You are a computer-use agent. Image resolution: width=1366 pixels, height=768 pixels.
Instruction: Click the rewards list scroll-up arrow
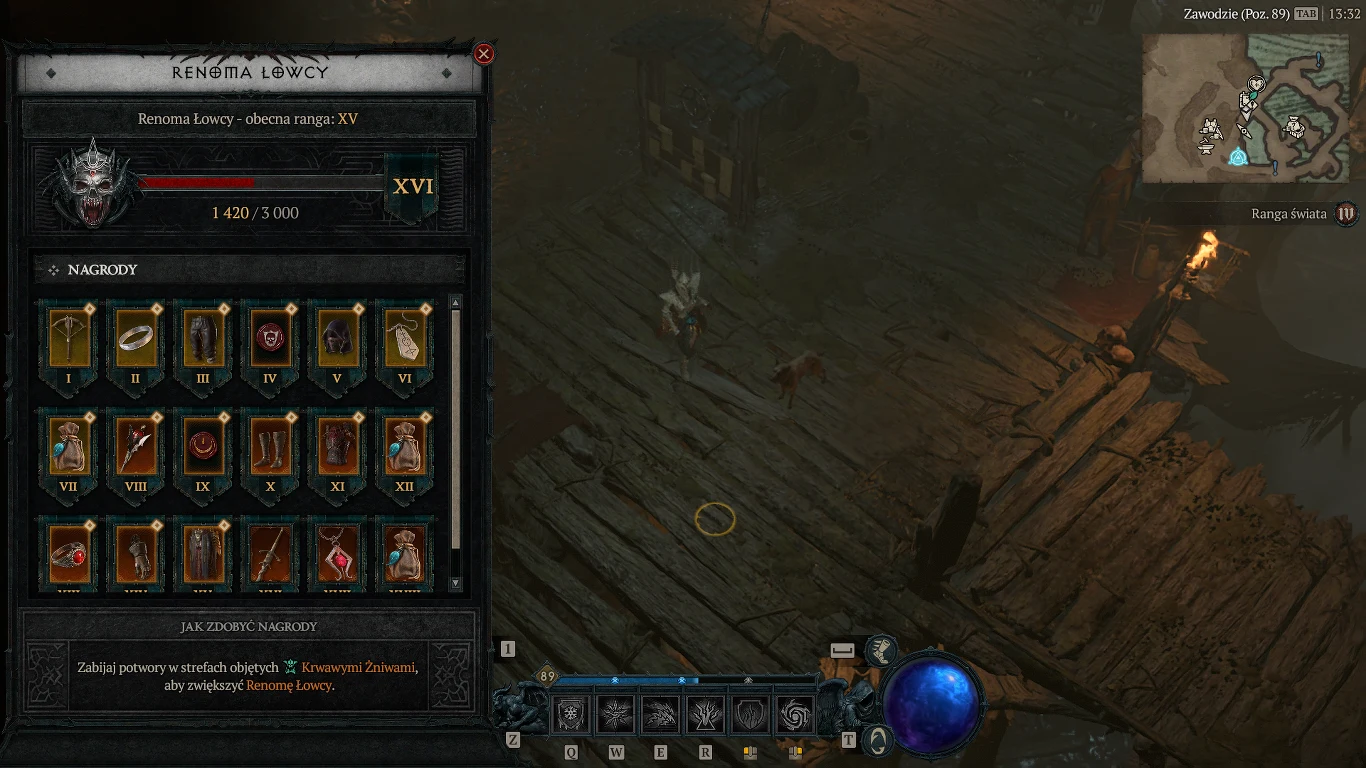456,303
